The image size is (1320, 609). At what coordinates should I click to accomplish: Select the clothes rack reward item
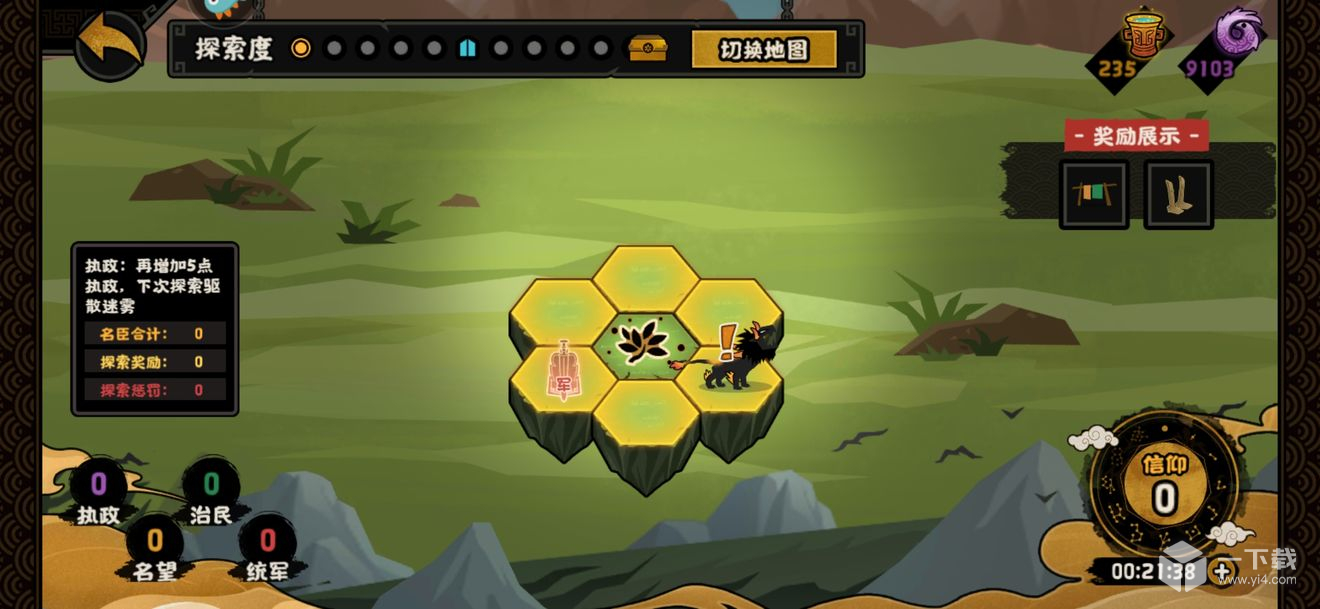[x=1093, y=194]
